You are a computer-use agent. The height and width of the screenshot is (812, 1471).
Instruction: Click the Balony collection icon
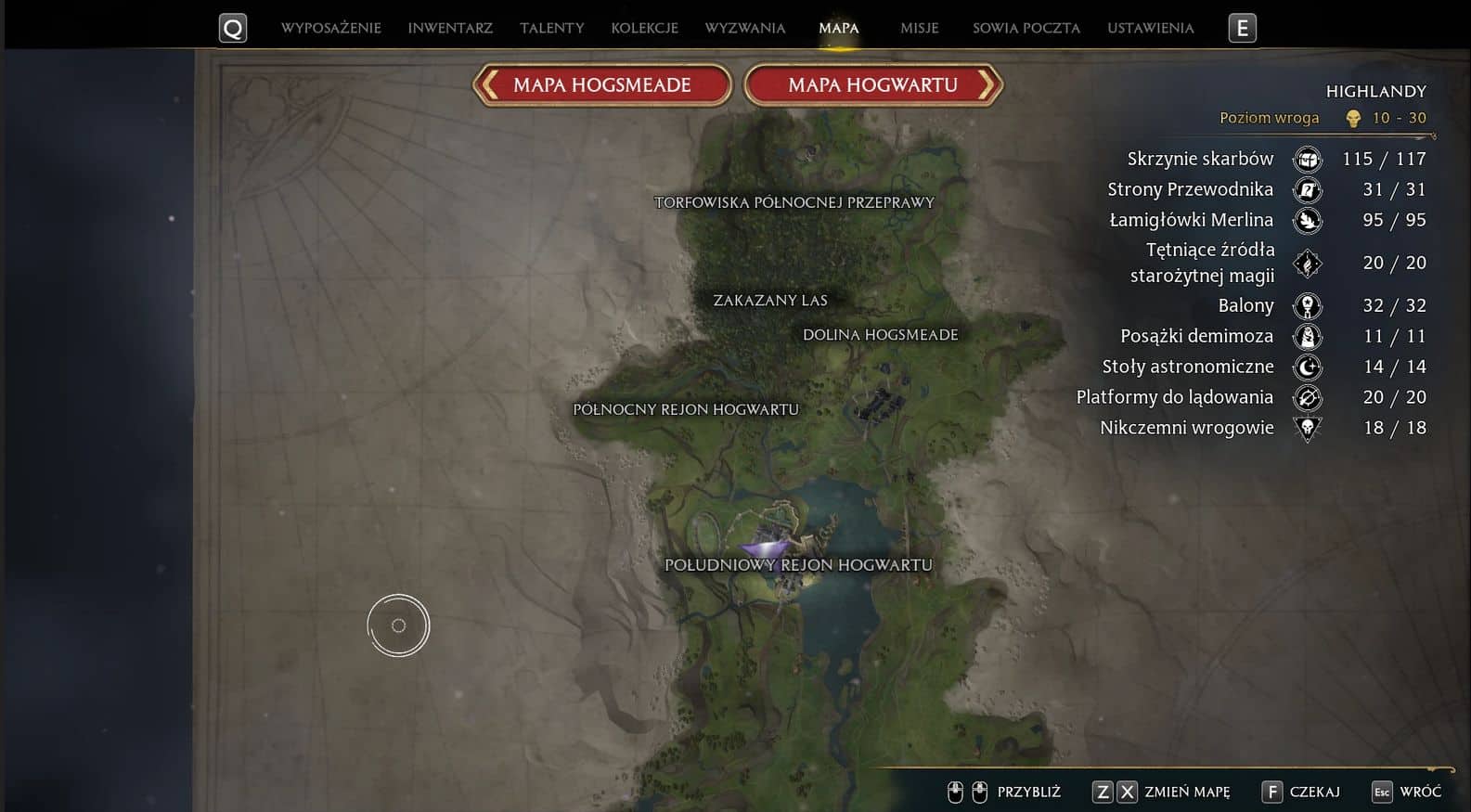click(1307, 306)
